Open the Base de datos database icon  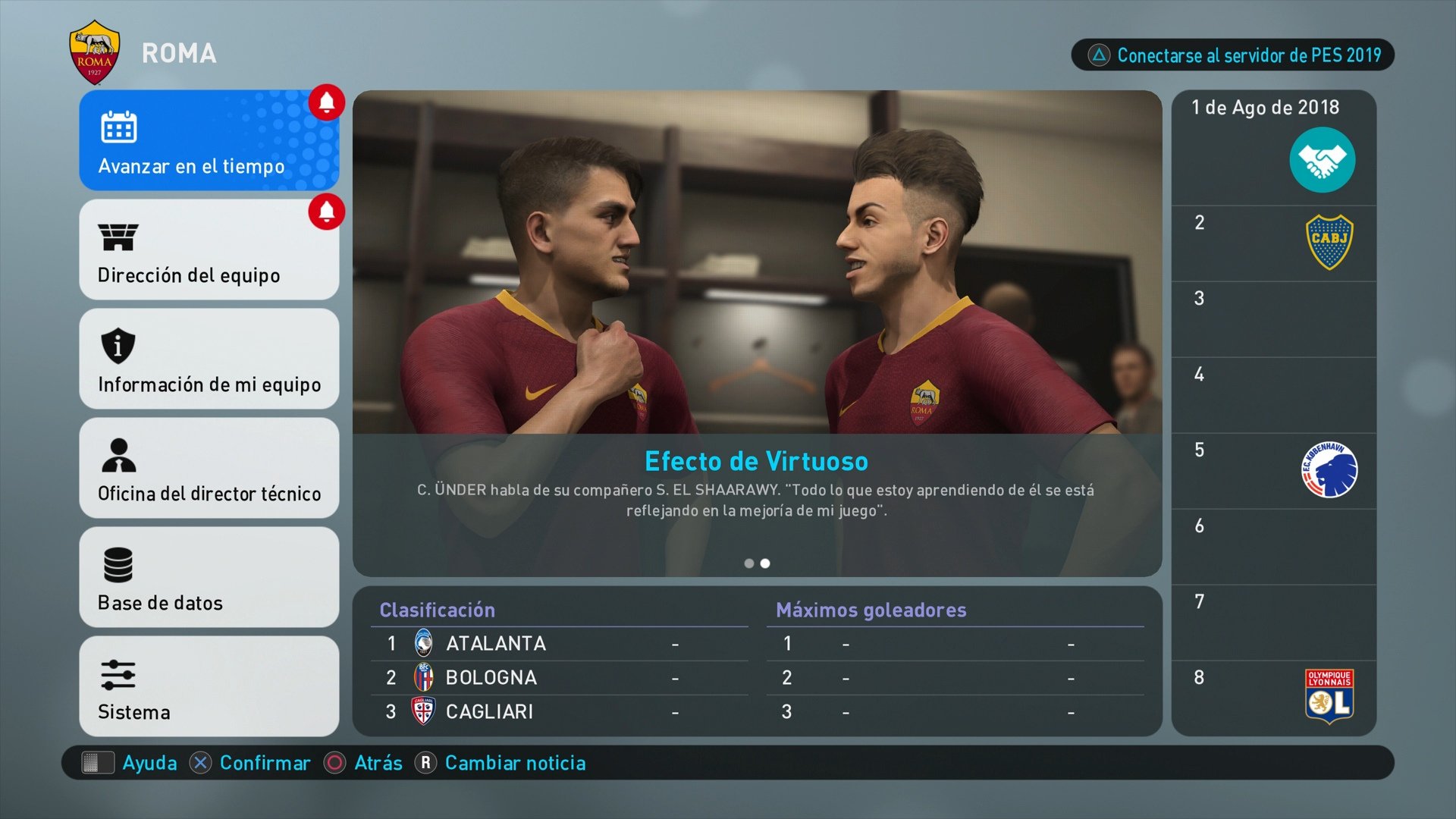coord(118,566)
